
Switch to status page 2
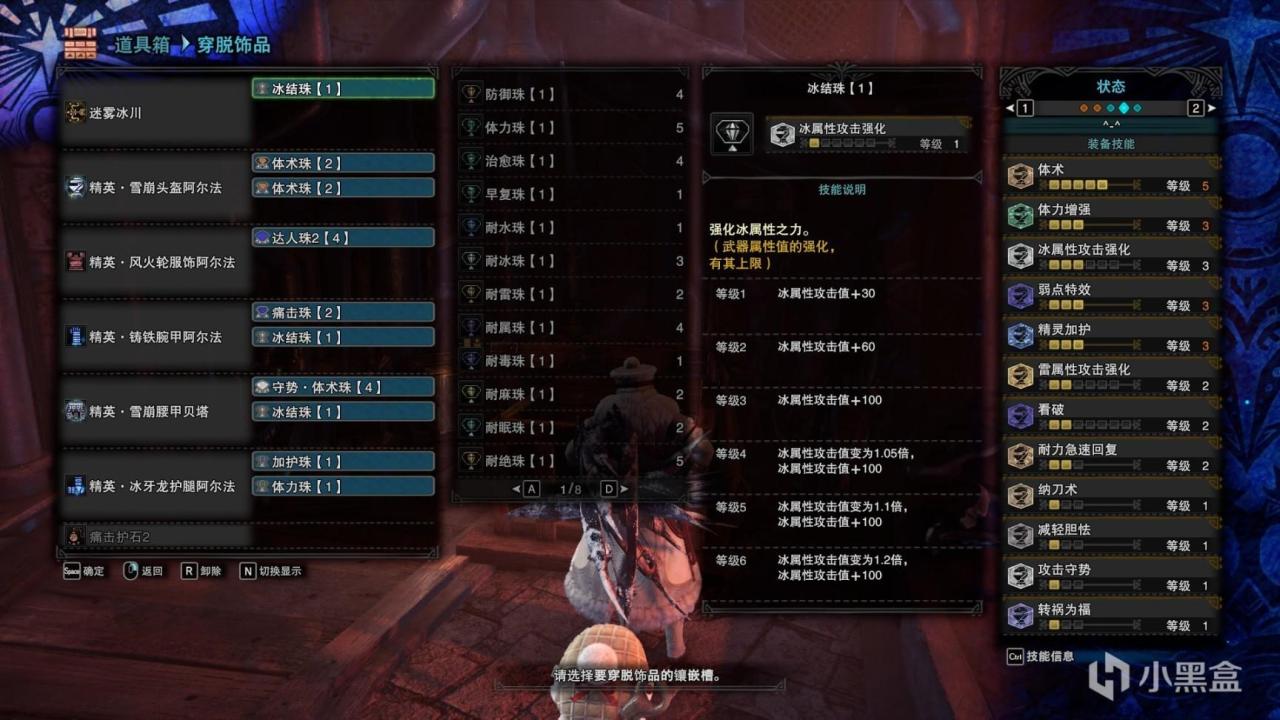(x=1195, y=108)
